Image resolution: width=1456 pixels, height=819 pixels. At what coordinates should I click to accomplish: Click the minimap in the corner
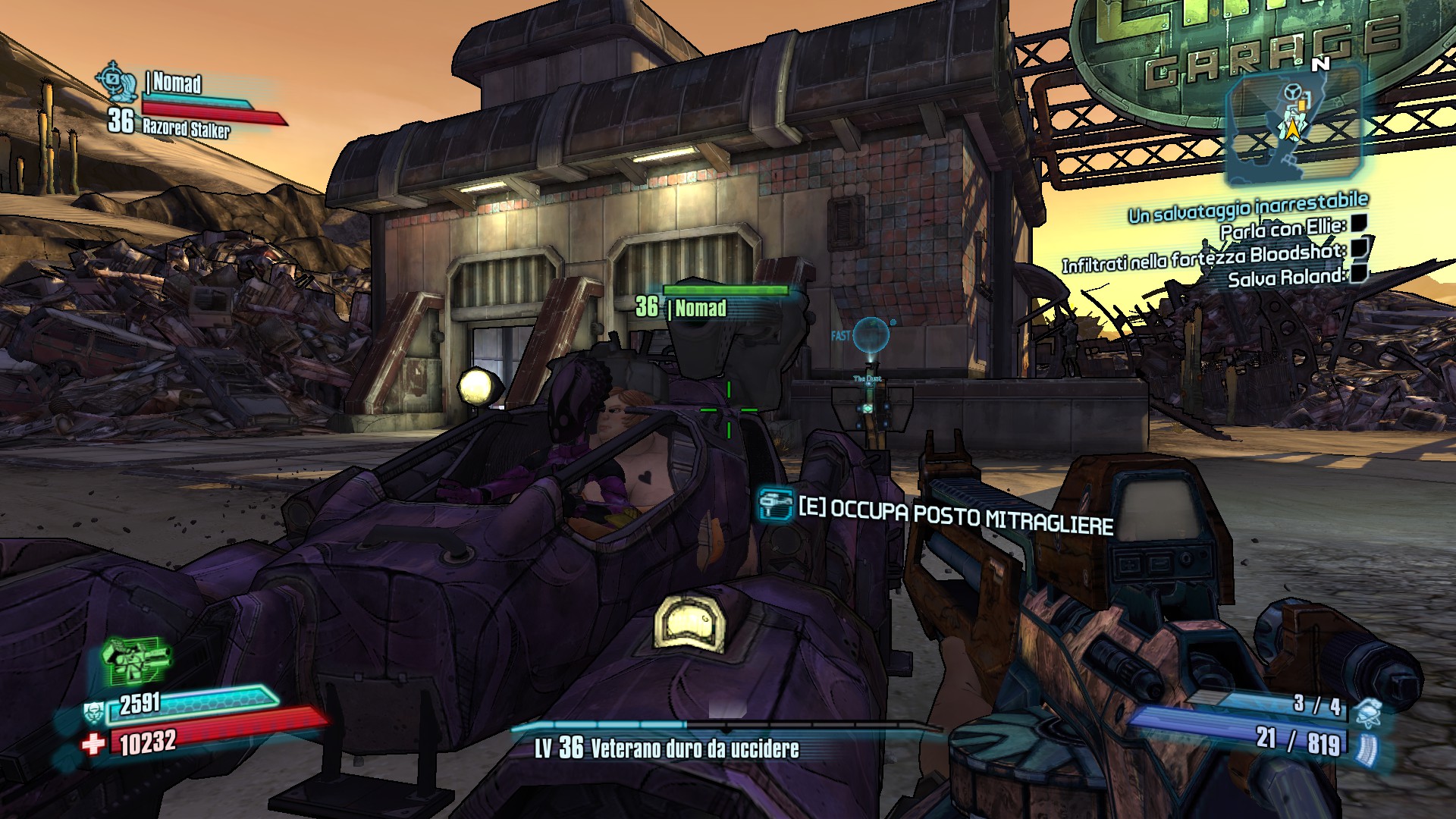pyautogui.click(x=1293, y=123)
